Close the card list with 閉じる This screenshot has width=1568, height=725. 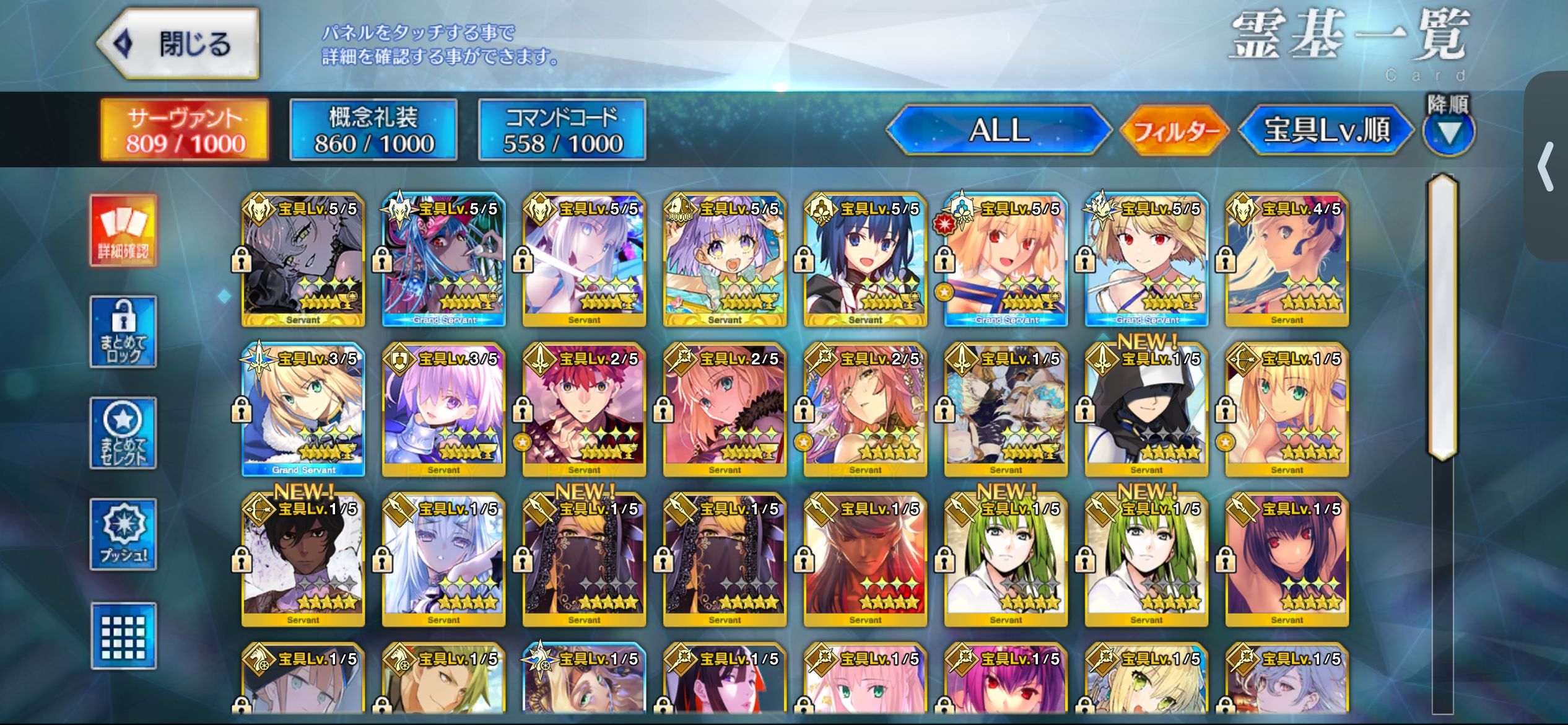178,44
